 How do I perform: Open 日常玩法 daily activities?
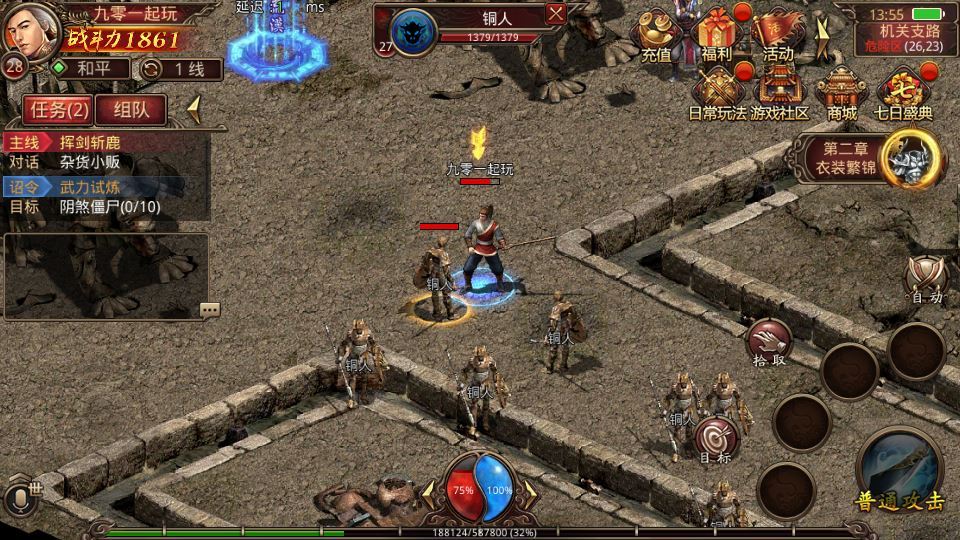(x=718, y=94)
